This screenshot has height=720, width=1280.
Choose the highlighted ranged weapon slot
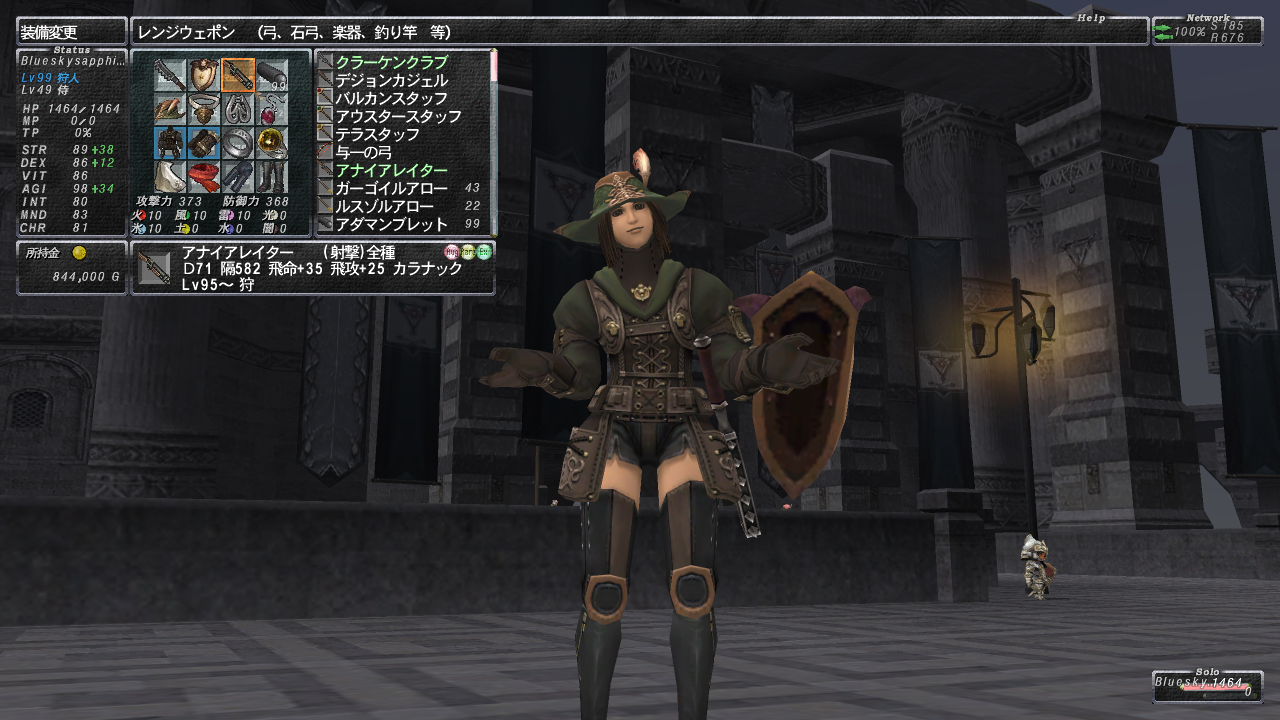(x=237, y=75)
